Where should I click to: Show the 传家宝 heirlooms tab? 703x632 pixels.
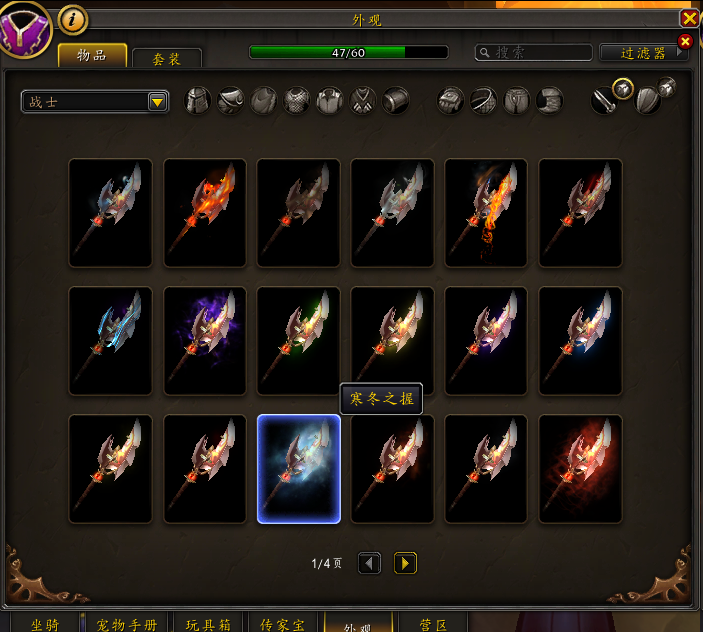tap(282, 623)
